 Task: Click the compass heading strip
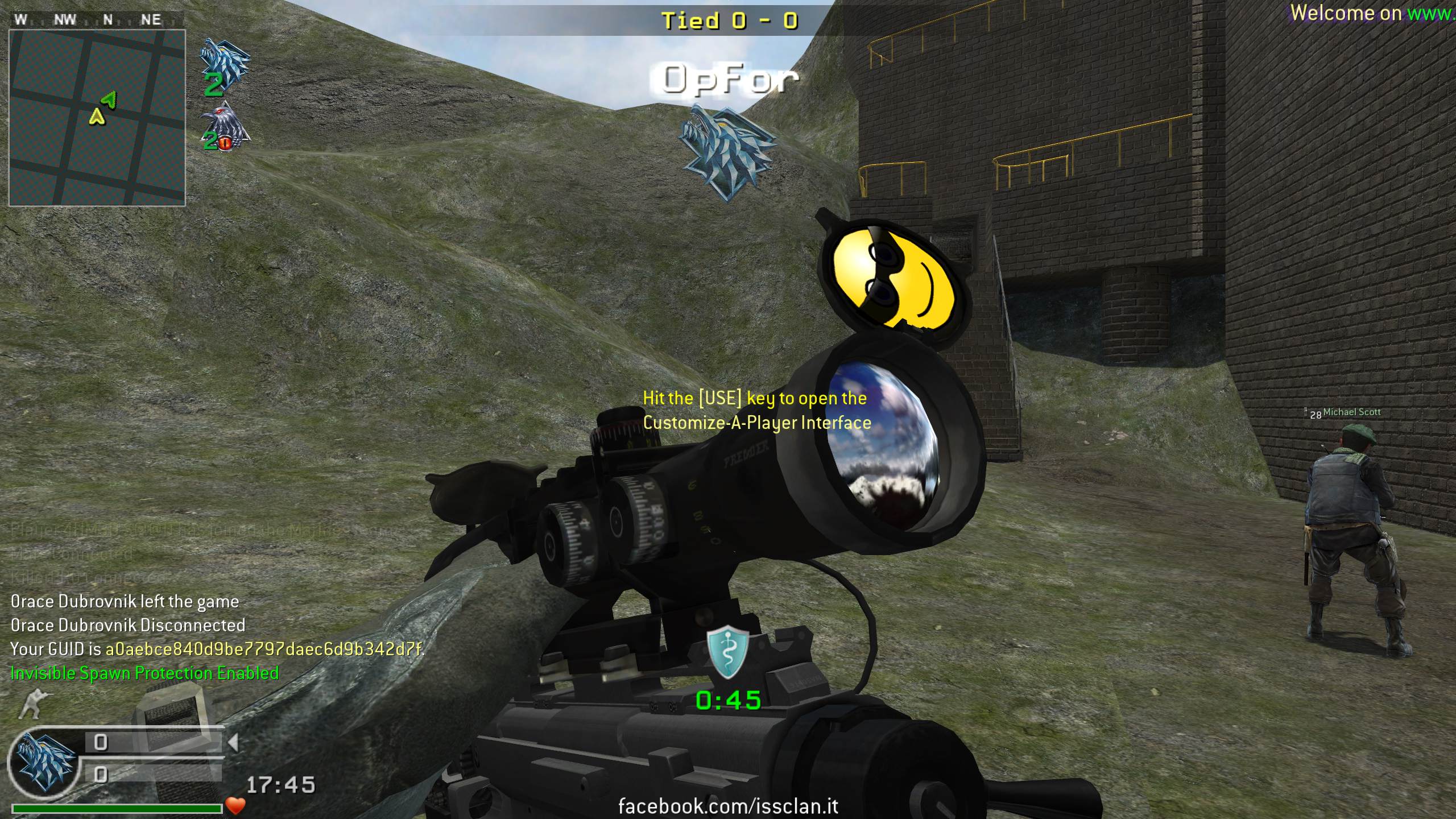[97, 20]
